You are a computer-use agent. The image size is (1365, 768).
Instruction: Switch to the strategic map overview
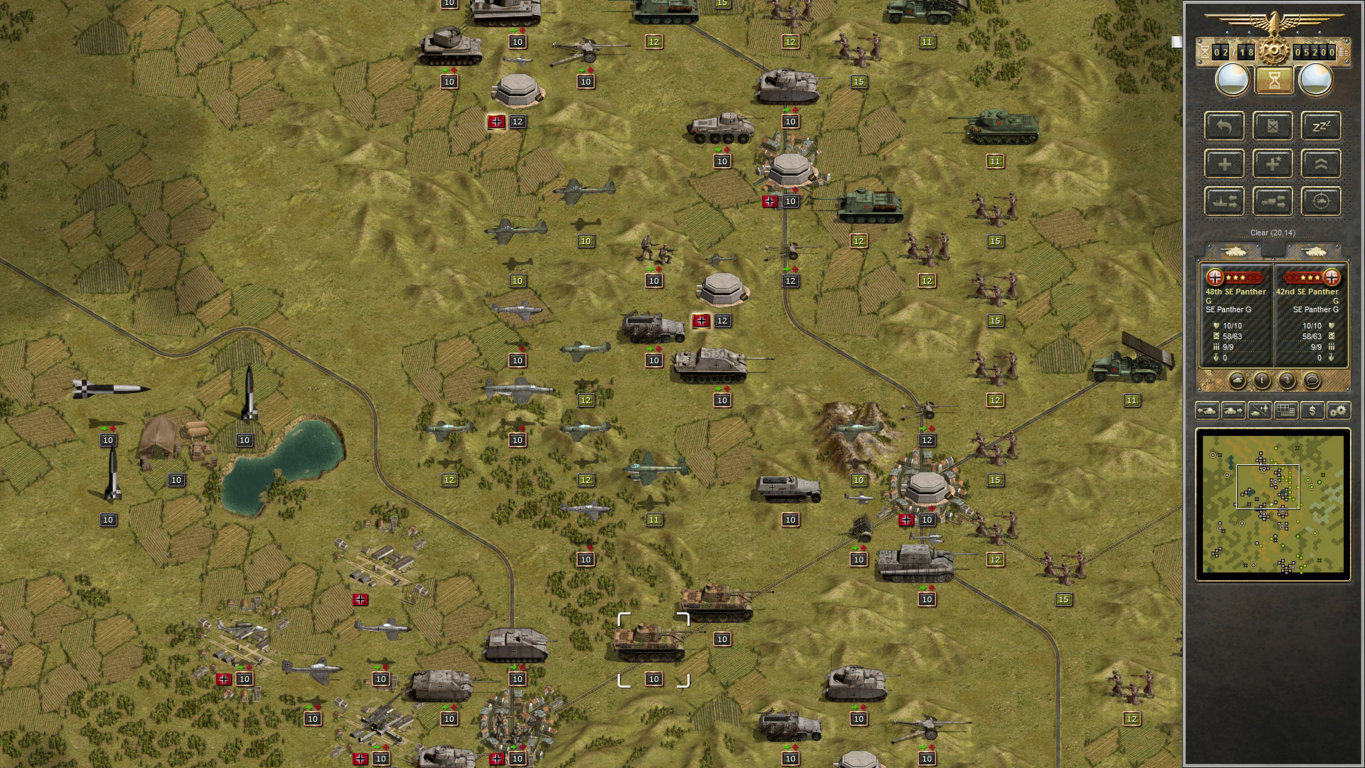(x=1285, y=411)
